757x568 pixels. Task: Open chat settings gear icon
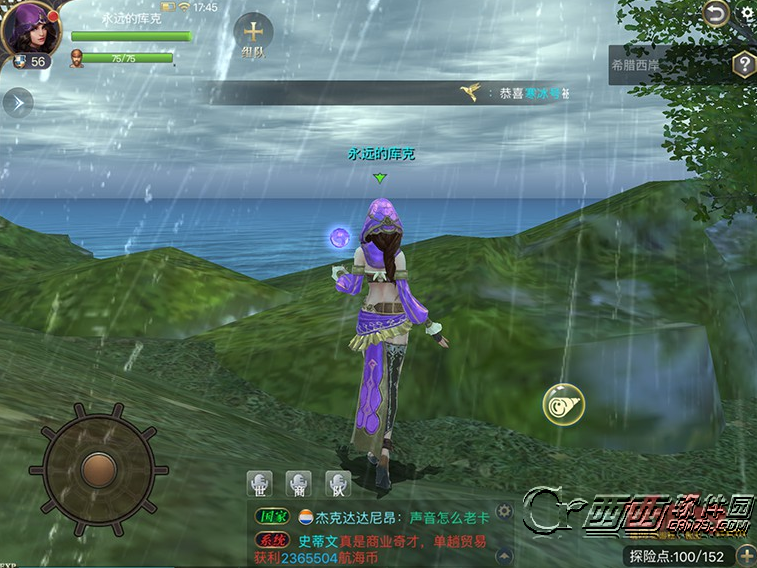coord(504,512)
